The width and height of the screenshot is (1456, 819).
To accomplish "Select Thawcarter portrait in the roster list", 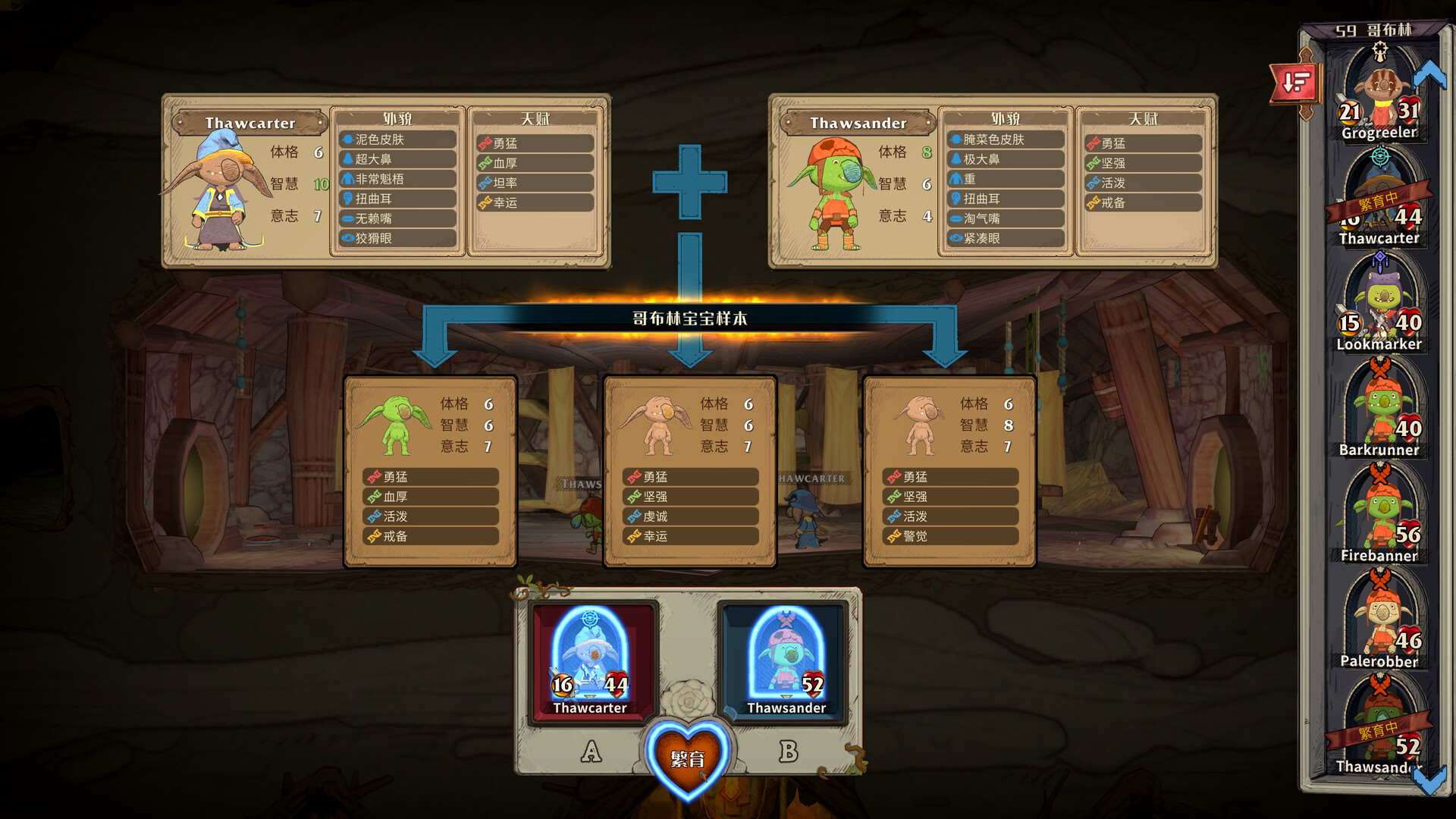I will point(1379,199).
